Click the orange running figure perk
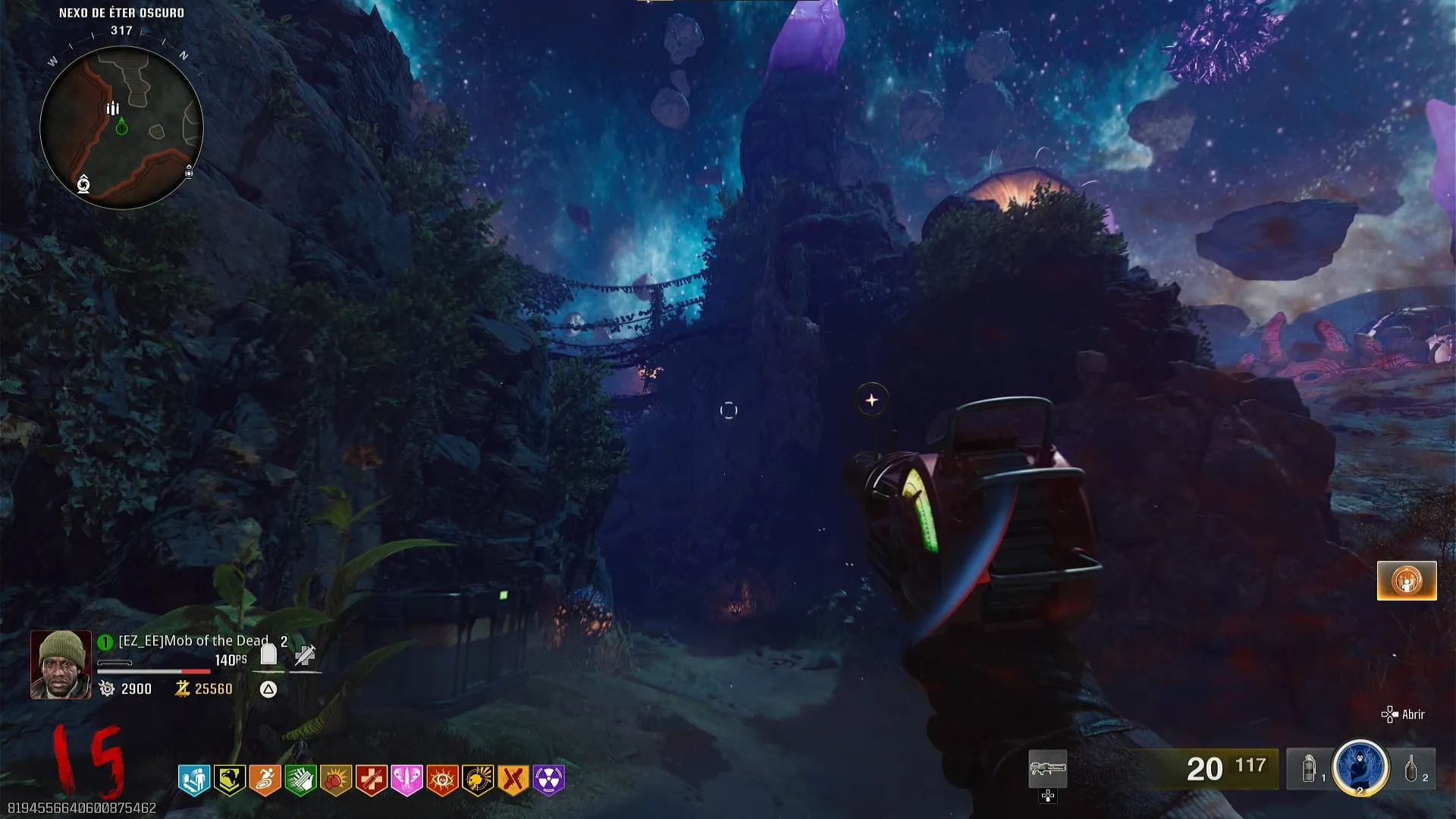Viewport: 1456px width, 819px height. pos(265,779)
